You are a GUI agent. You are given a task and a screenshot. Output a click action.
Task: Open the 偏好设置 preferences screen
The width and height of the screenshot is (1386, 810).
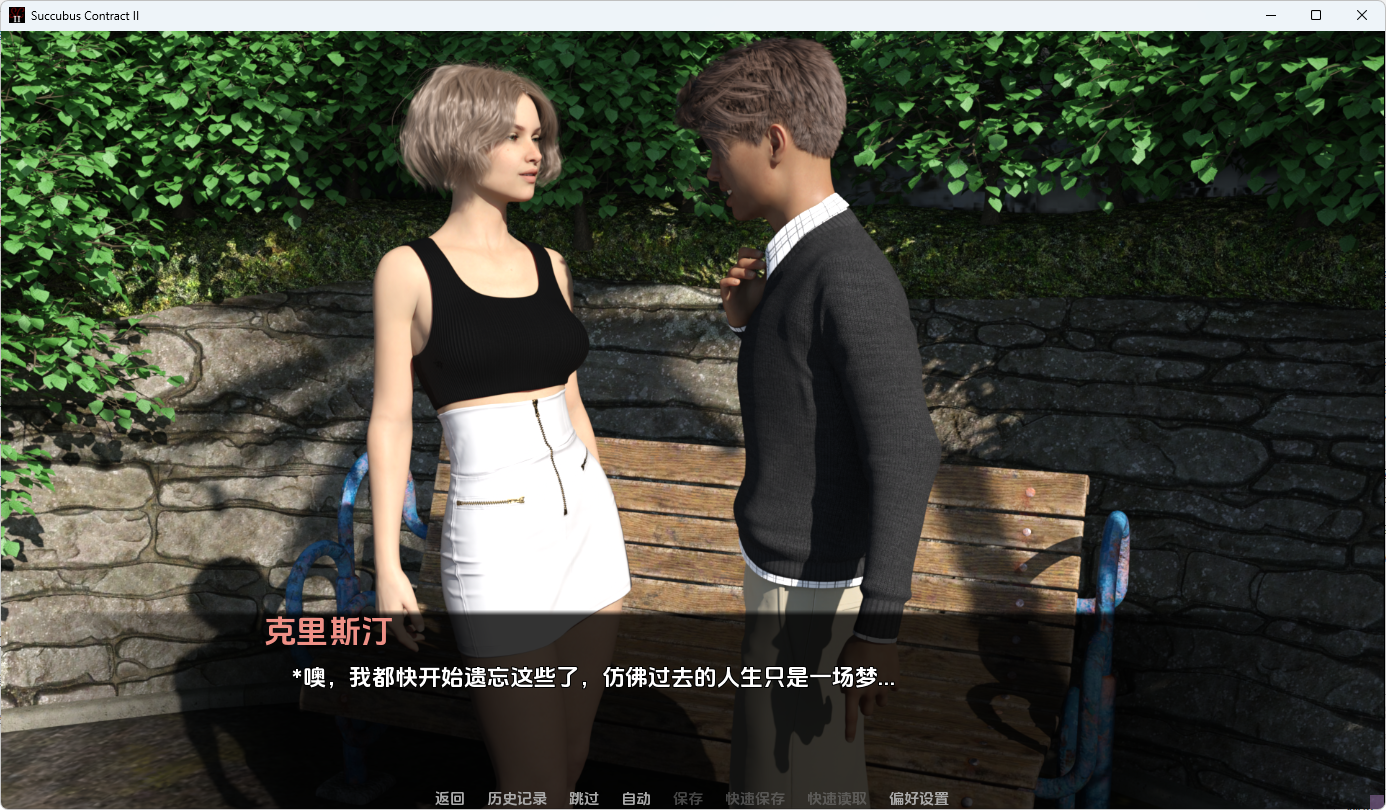(917, 798)
